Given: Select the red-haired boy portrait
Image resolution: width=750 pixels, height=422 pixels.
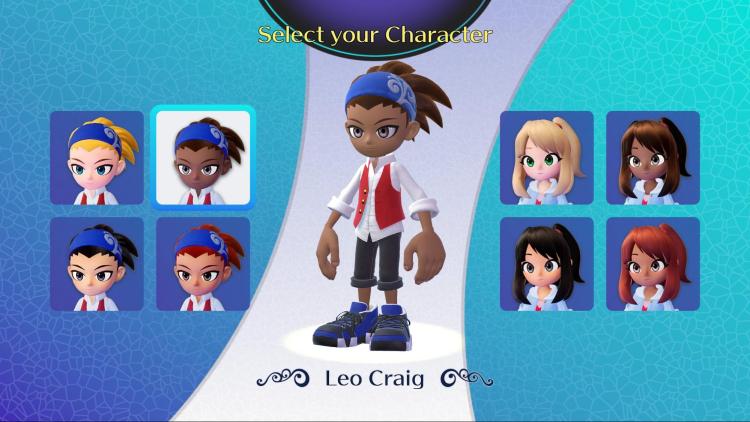Looking at the screenshot, I should click(x=203, y=264).
